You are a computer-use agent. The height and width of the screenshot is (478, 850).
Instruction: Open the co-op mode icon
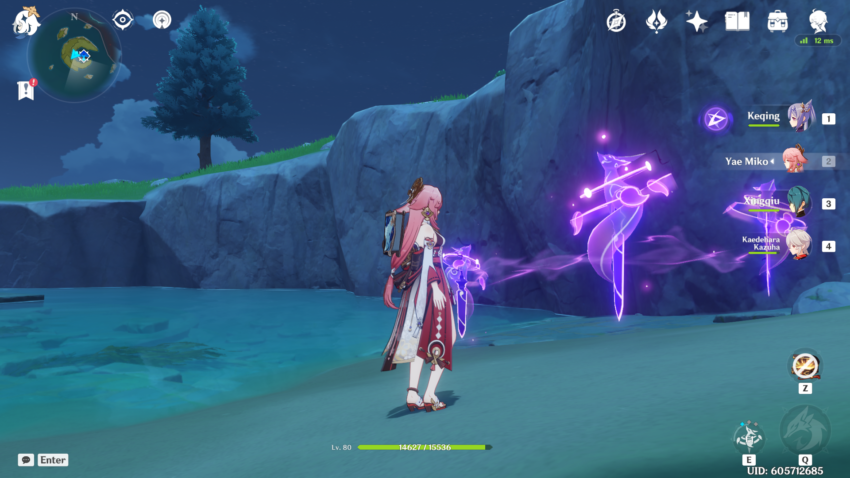click(x=161, y=20)
